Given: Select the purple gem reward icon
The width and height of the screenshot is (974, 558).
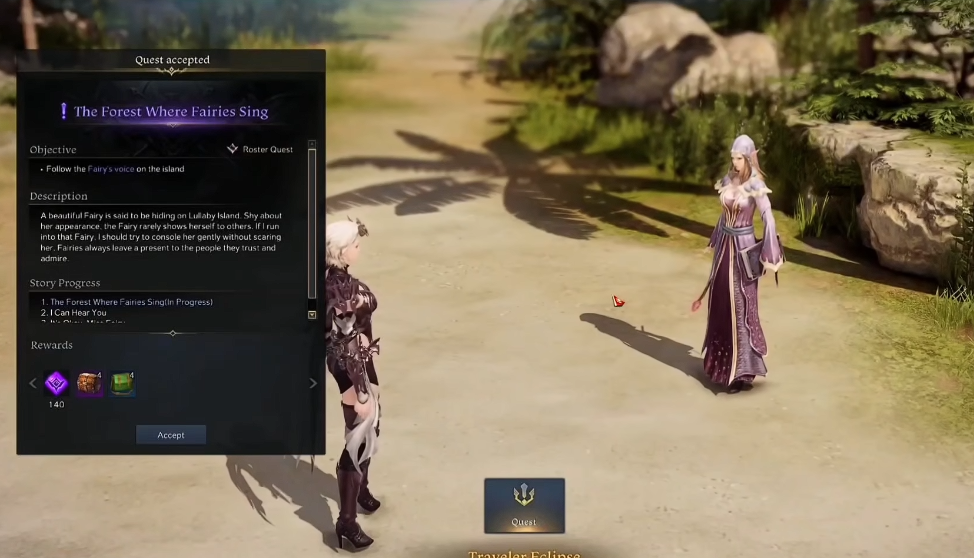Looking at the screenshot, I should pos(56,382).
